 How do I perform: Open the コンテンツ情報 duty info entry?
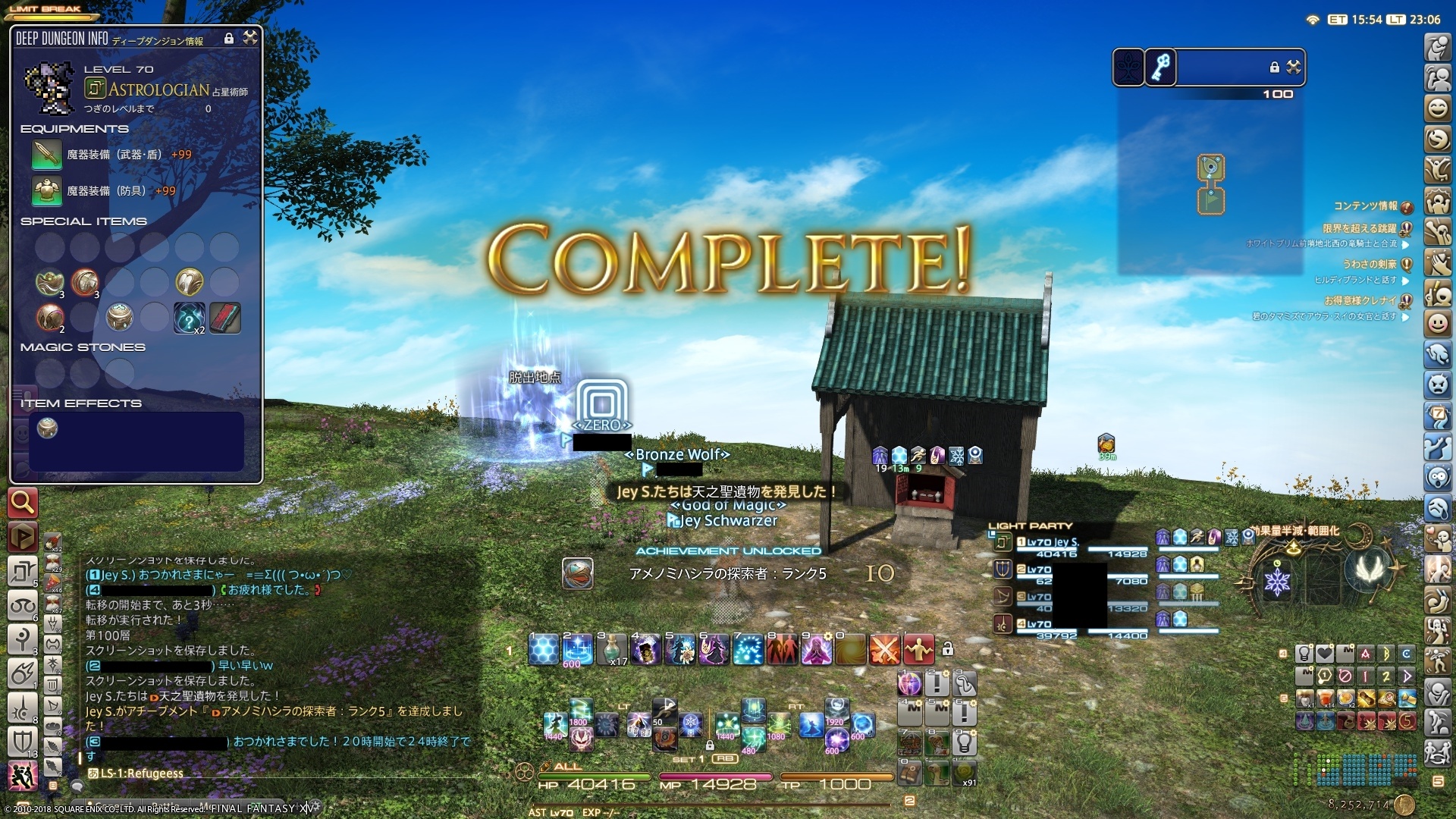pos(1365,206)
